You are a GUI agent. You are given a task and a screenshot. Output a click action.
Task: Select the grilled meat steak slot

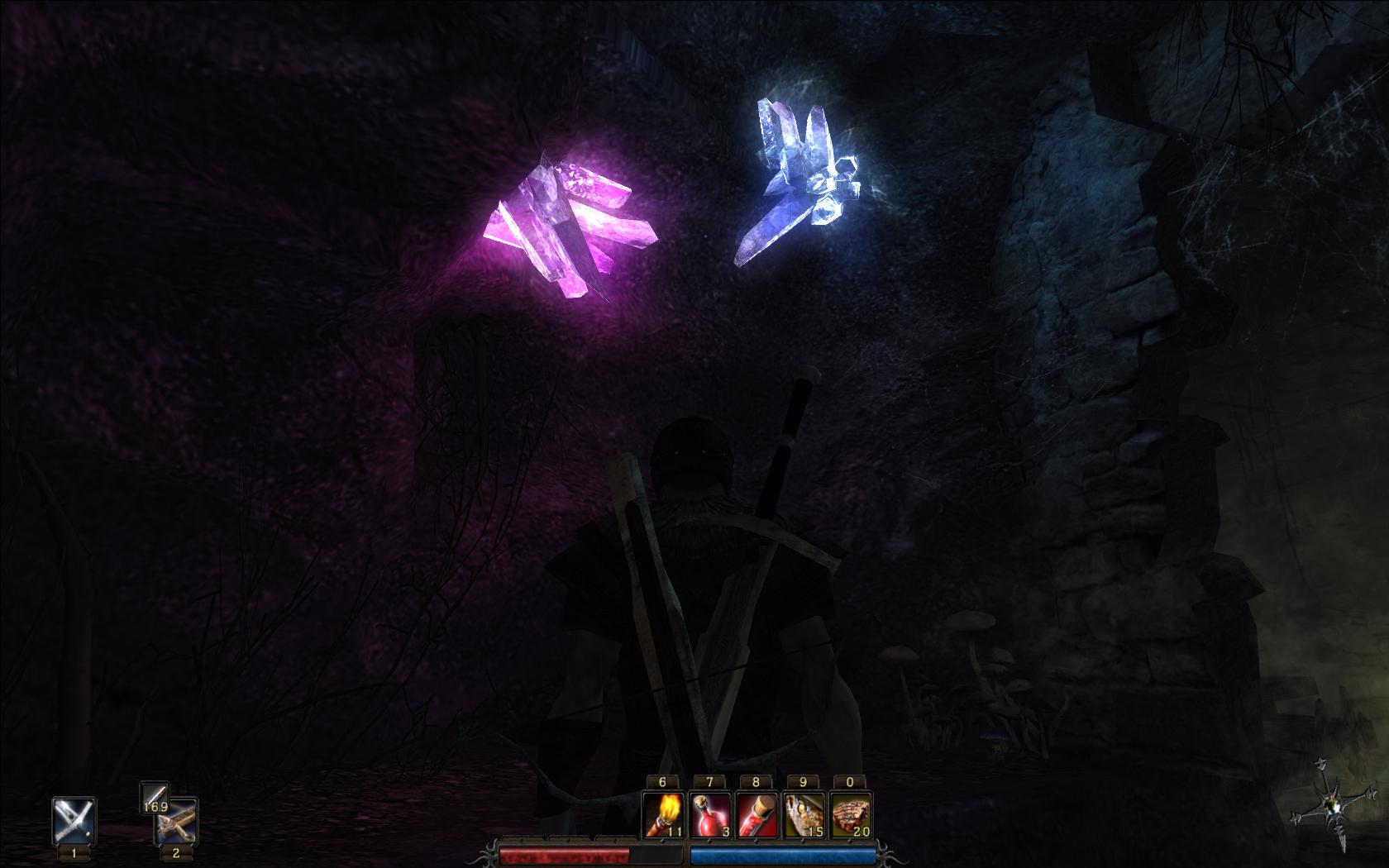tap(850, 814)
